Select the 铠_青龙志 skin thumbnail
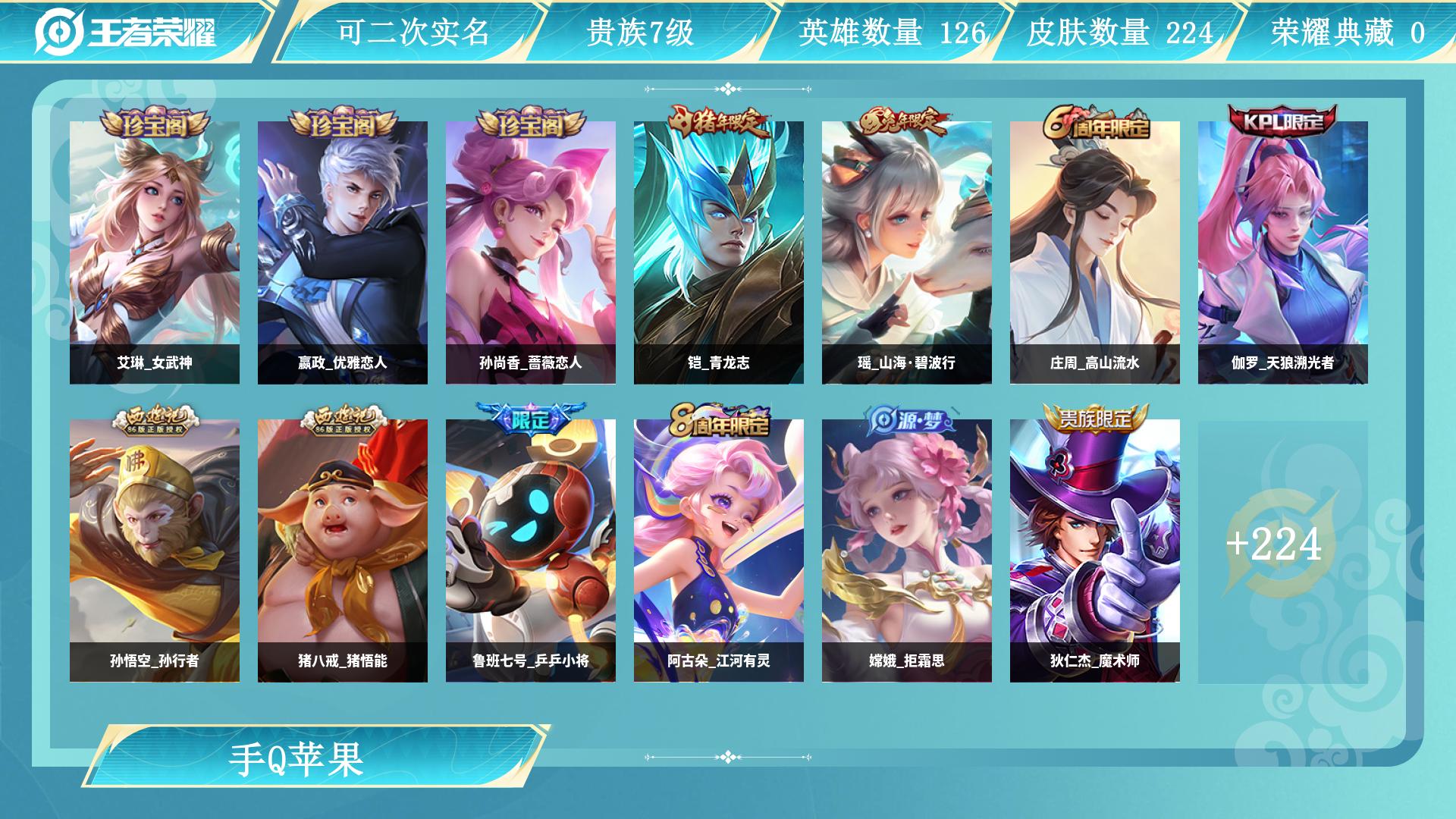Screen dimensions: 1456x819 (719, 243)
